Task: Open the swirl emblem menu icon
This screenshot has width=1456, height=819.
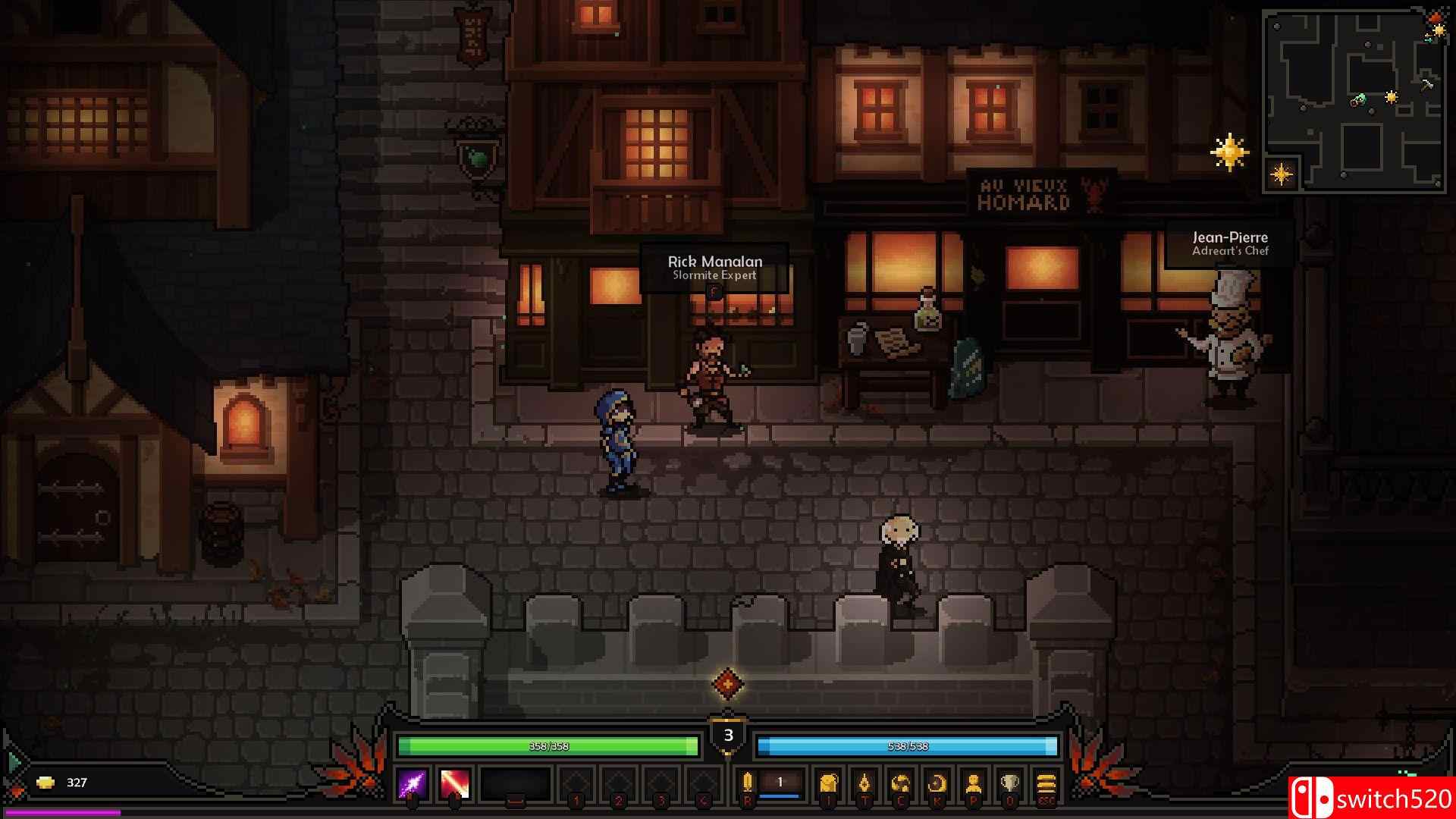Action: pyautogui.click(x=901, y=781)
